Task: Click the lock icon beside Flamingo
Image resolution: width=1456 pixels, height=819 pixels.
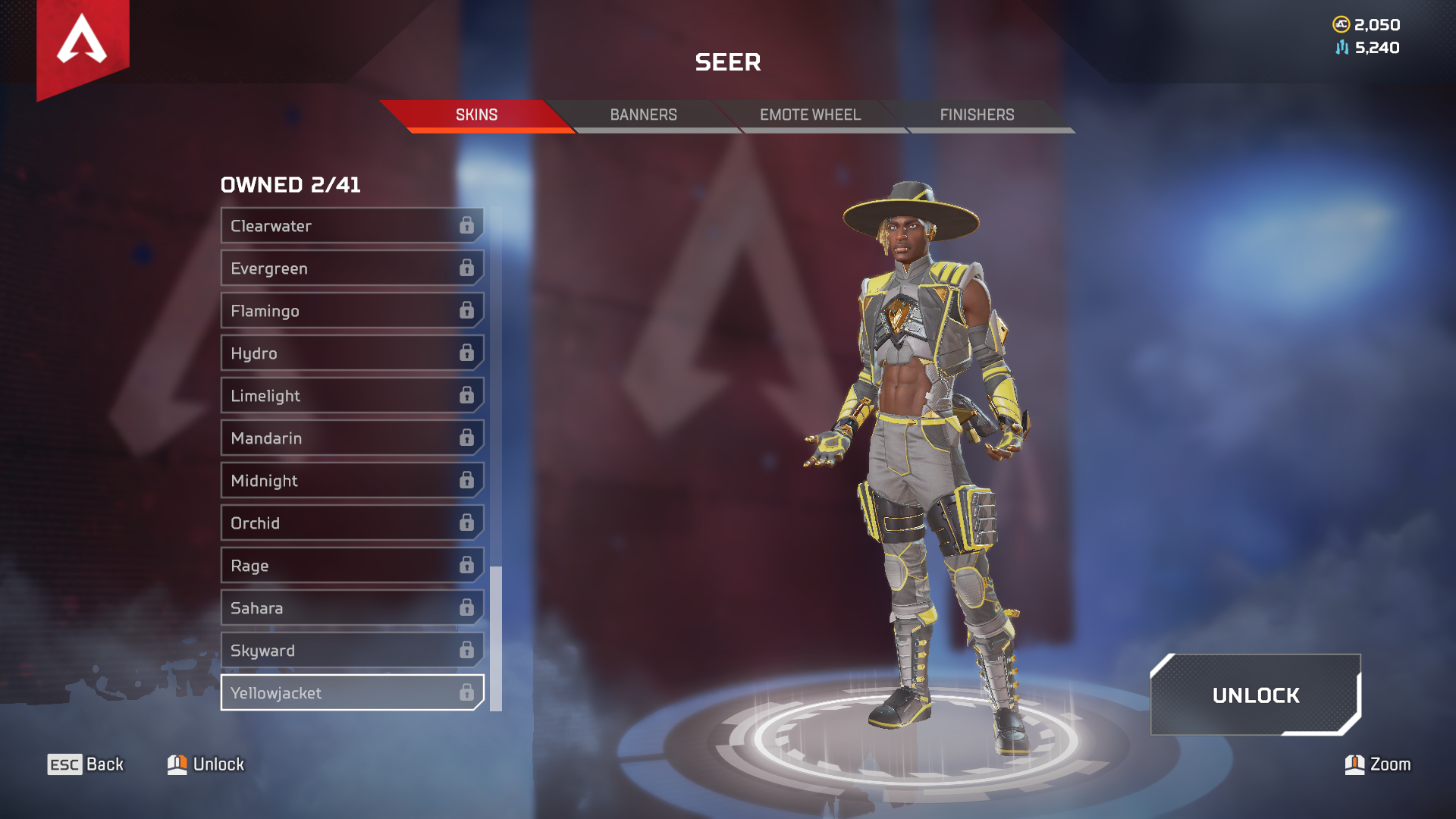Action: pyautogui.click(x=466, y=310)
